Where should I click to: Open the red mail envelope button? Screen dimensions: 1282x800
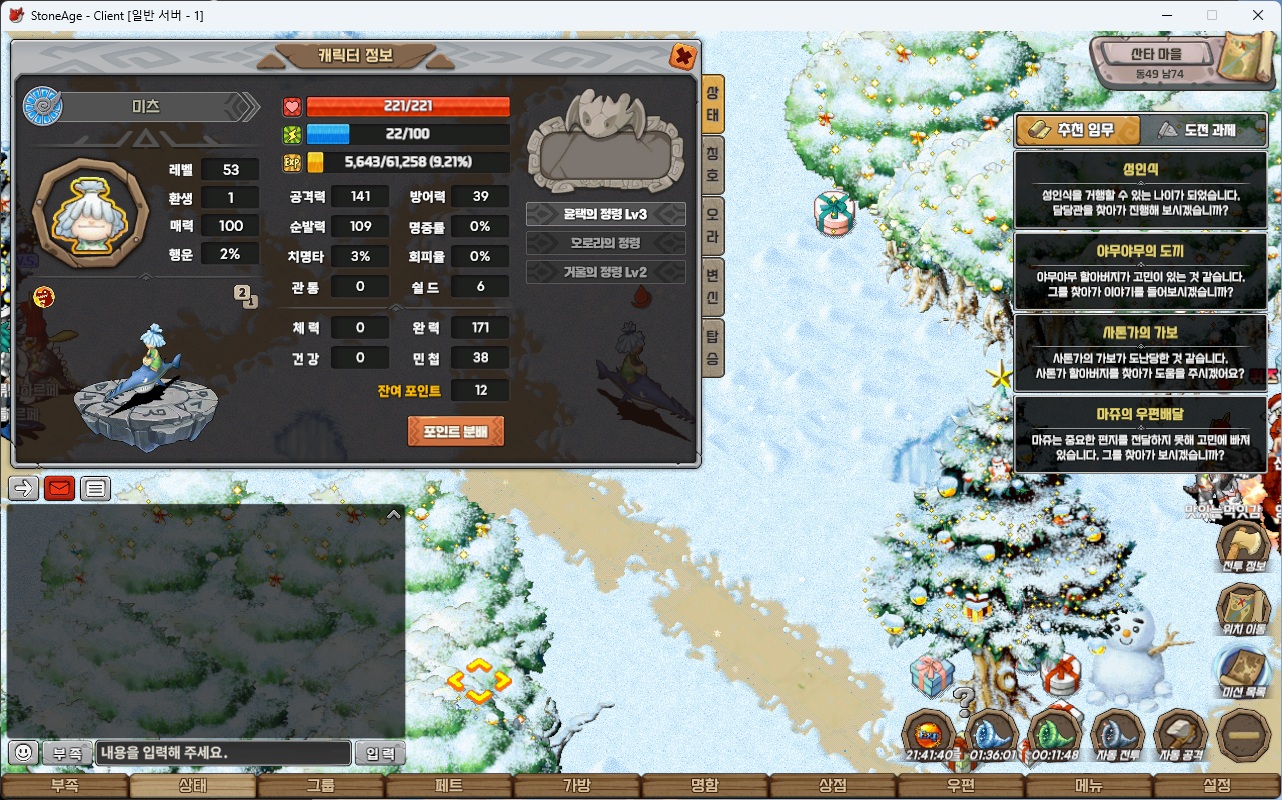click(x=59, y=489)
